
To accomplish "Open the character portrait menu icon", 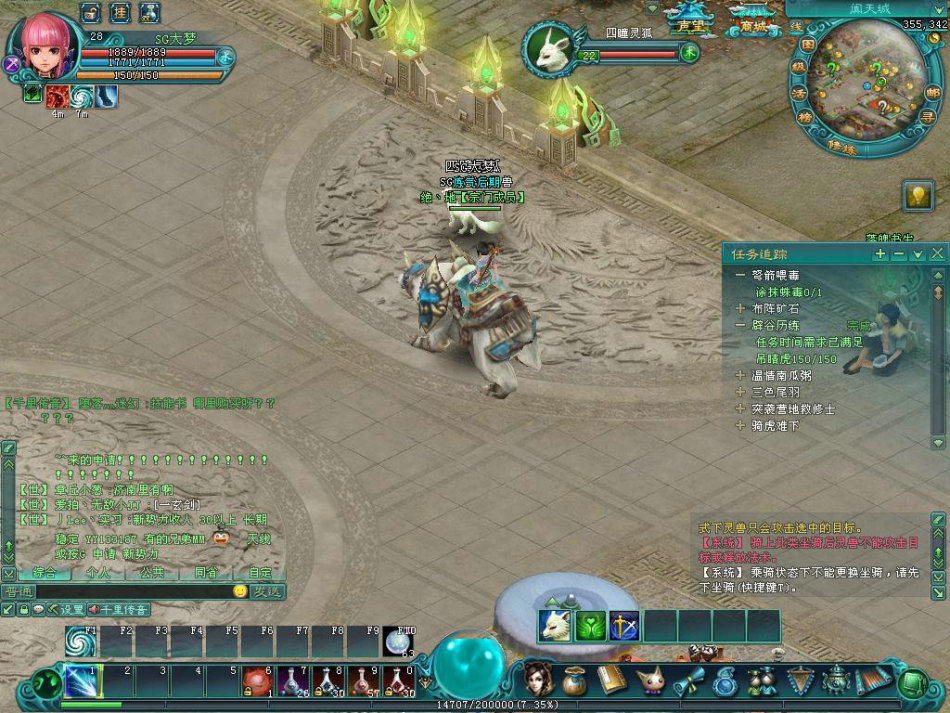I will 539,680.
